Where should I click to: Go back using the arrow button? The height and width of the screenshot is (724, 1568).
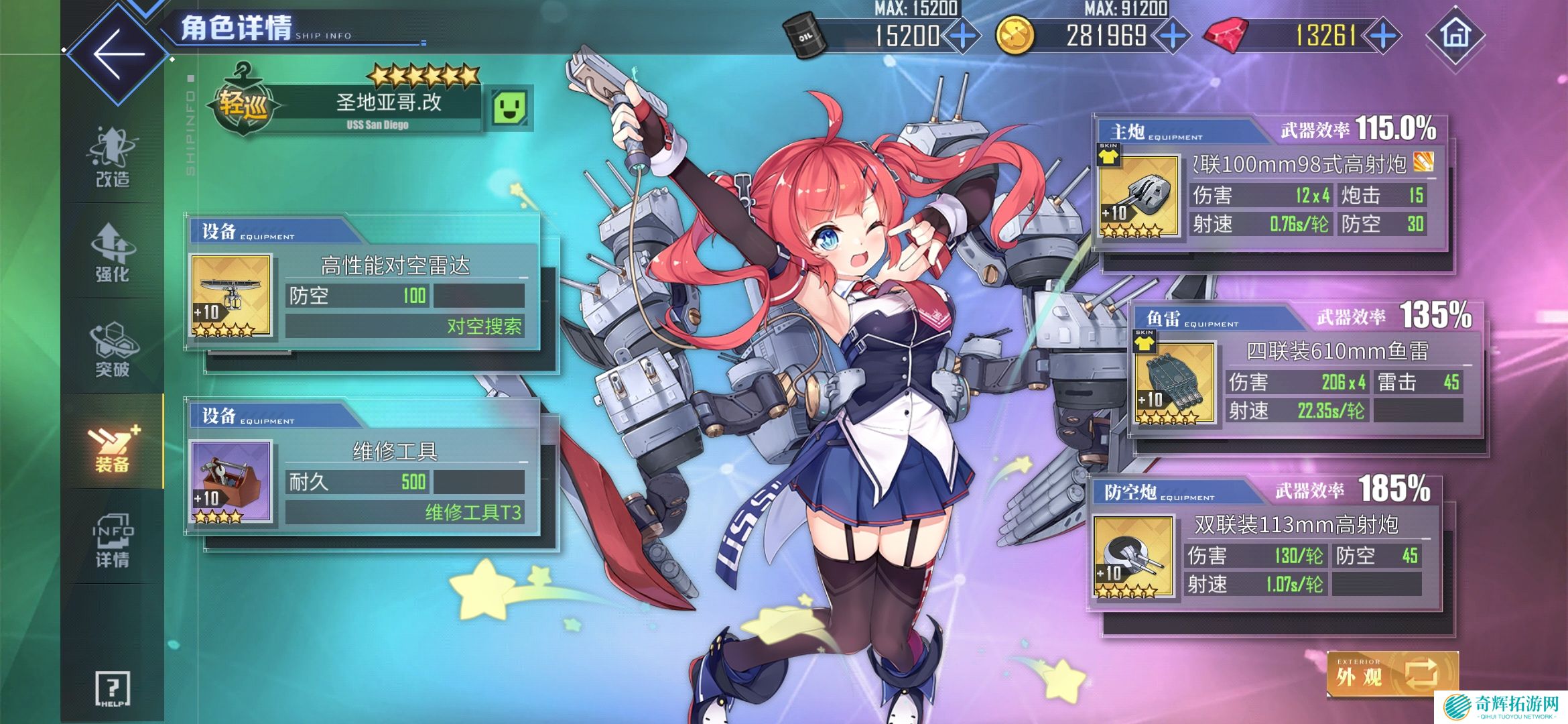click(119, 54)
